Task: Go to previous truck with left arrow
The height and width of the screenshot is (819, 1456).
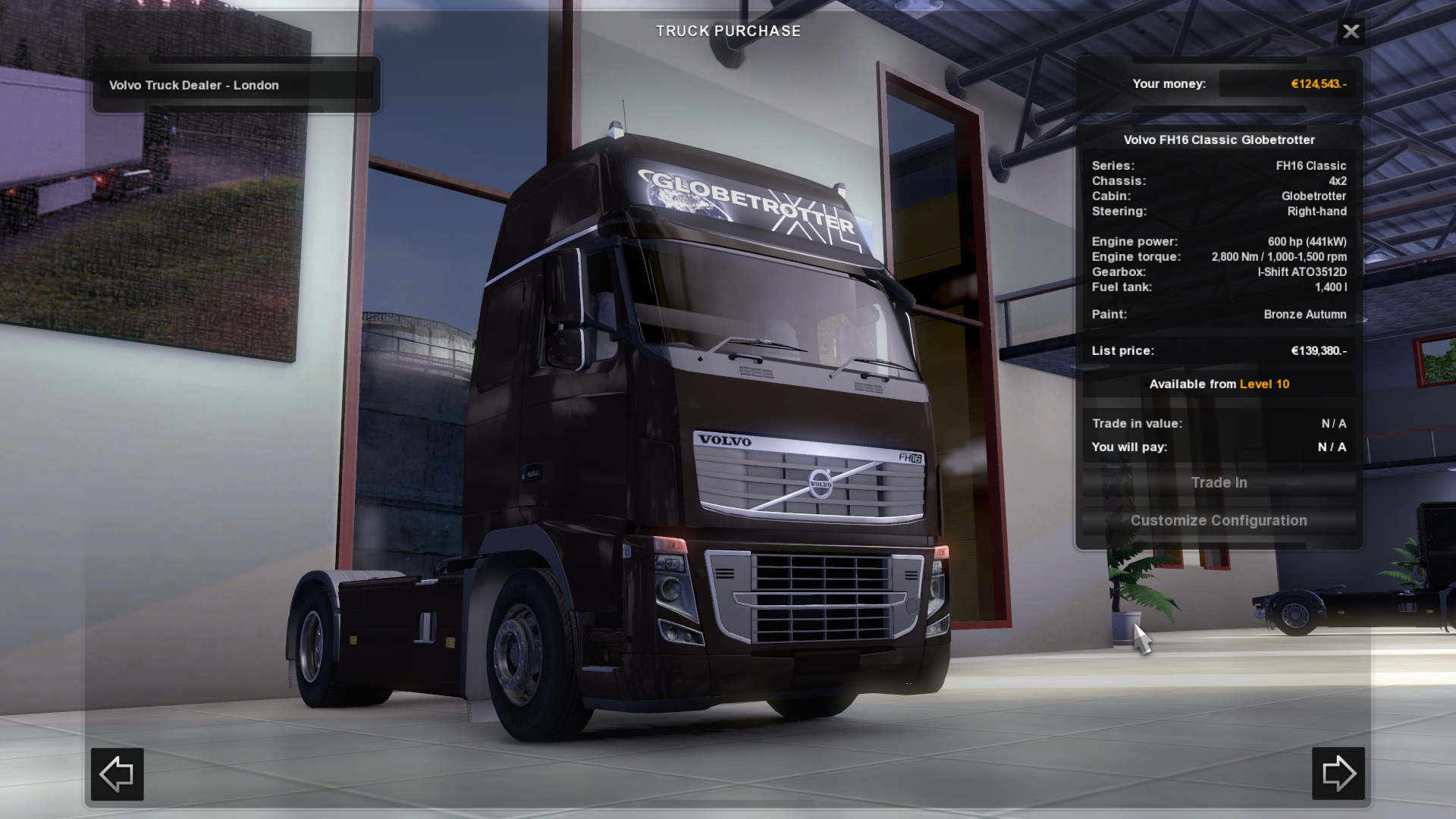Action: coord(118,774)
